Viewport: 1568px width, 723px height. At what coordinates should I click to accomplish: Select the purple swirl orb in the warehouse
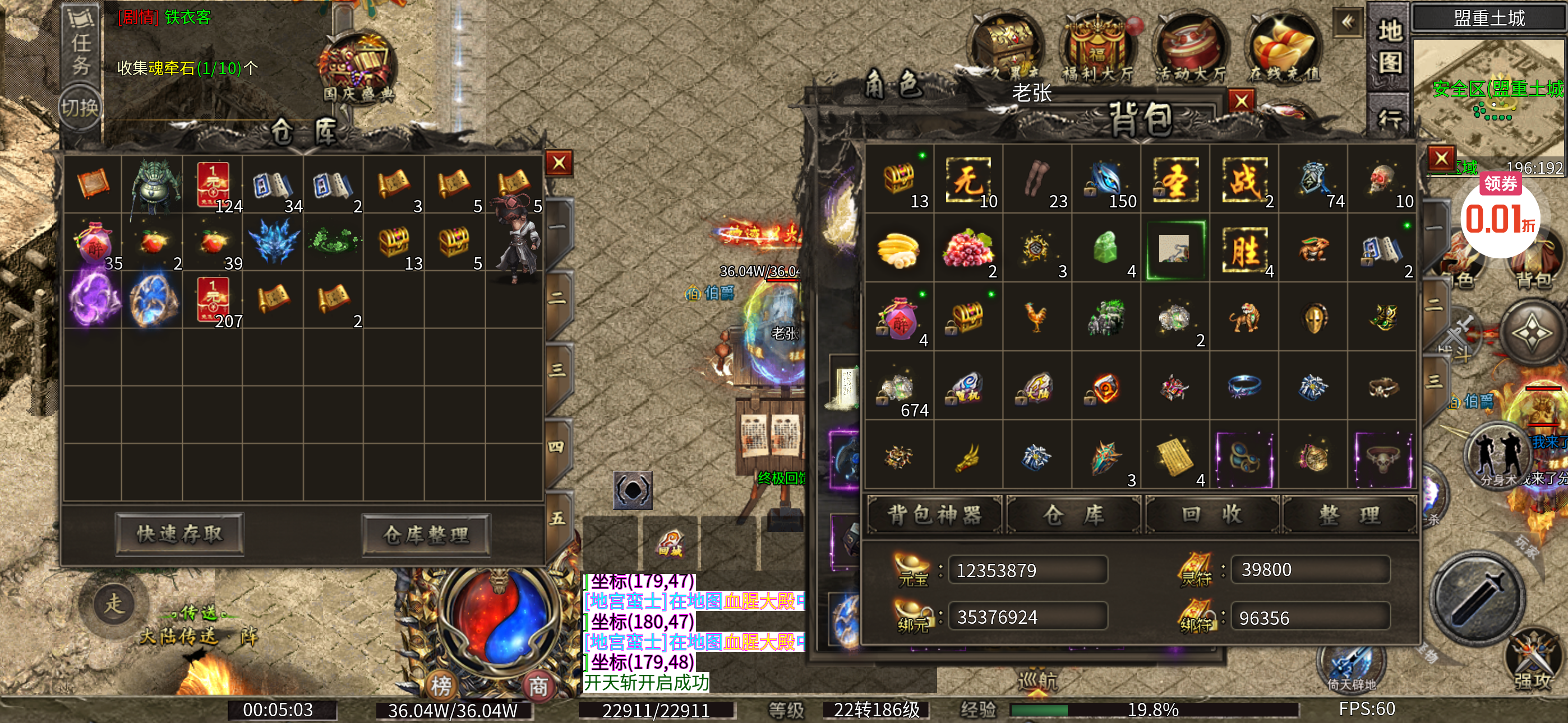pyautogui.click(x=93, y=299)
